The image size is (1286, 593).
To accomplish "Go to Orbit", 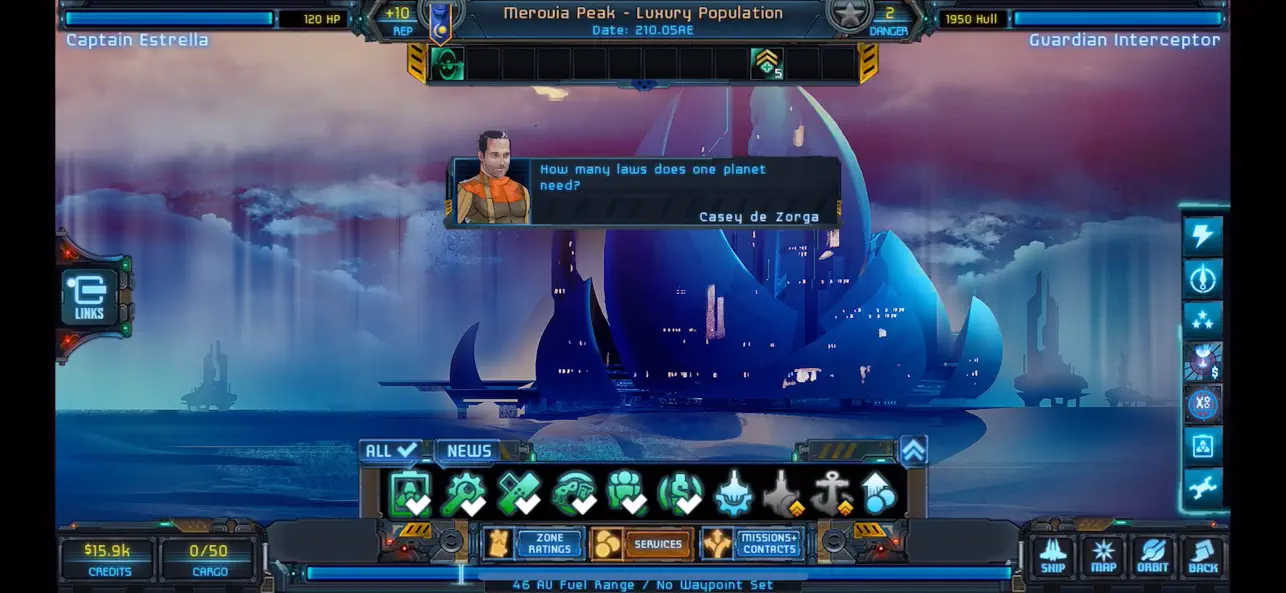I will coord(1152,556).
